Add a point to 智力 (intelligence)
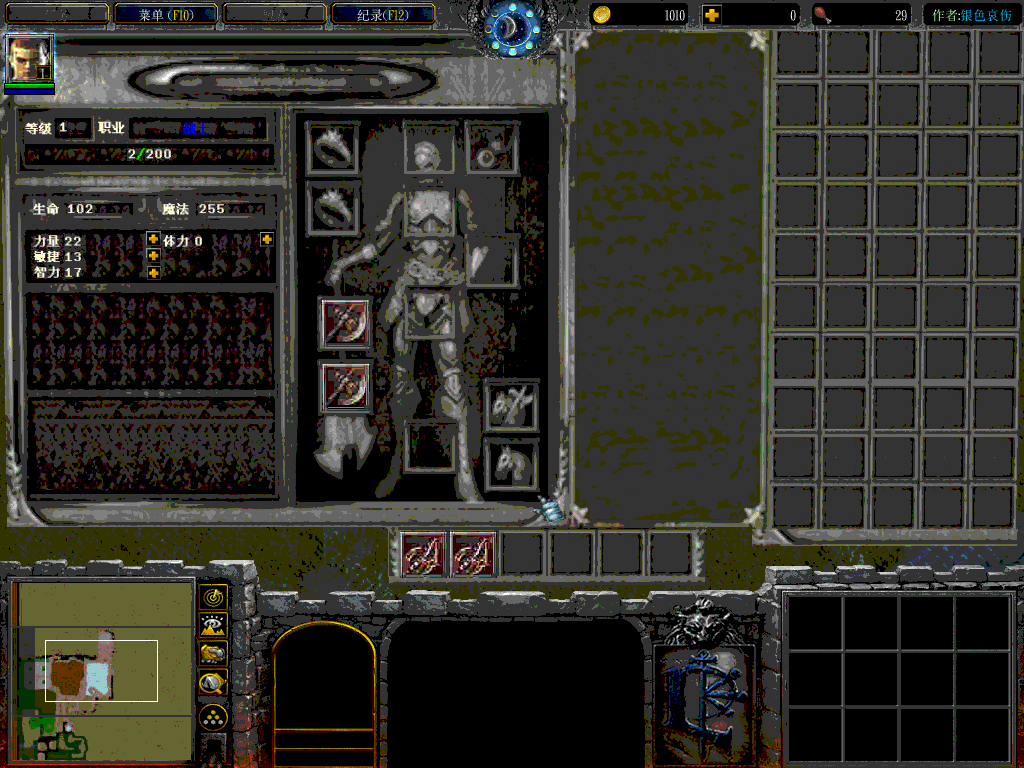Viewport: 1024px width, 768px height. pos(153,272)
